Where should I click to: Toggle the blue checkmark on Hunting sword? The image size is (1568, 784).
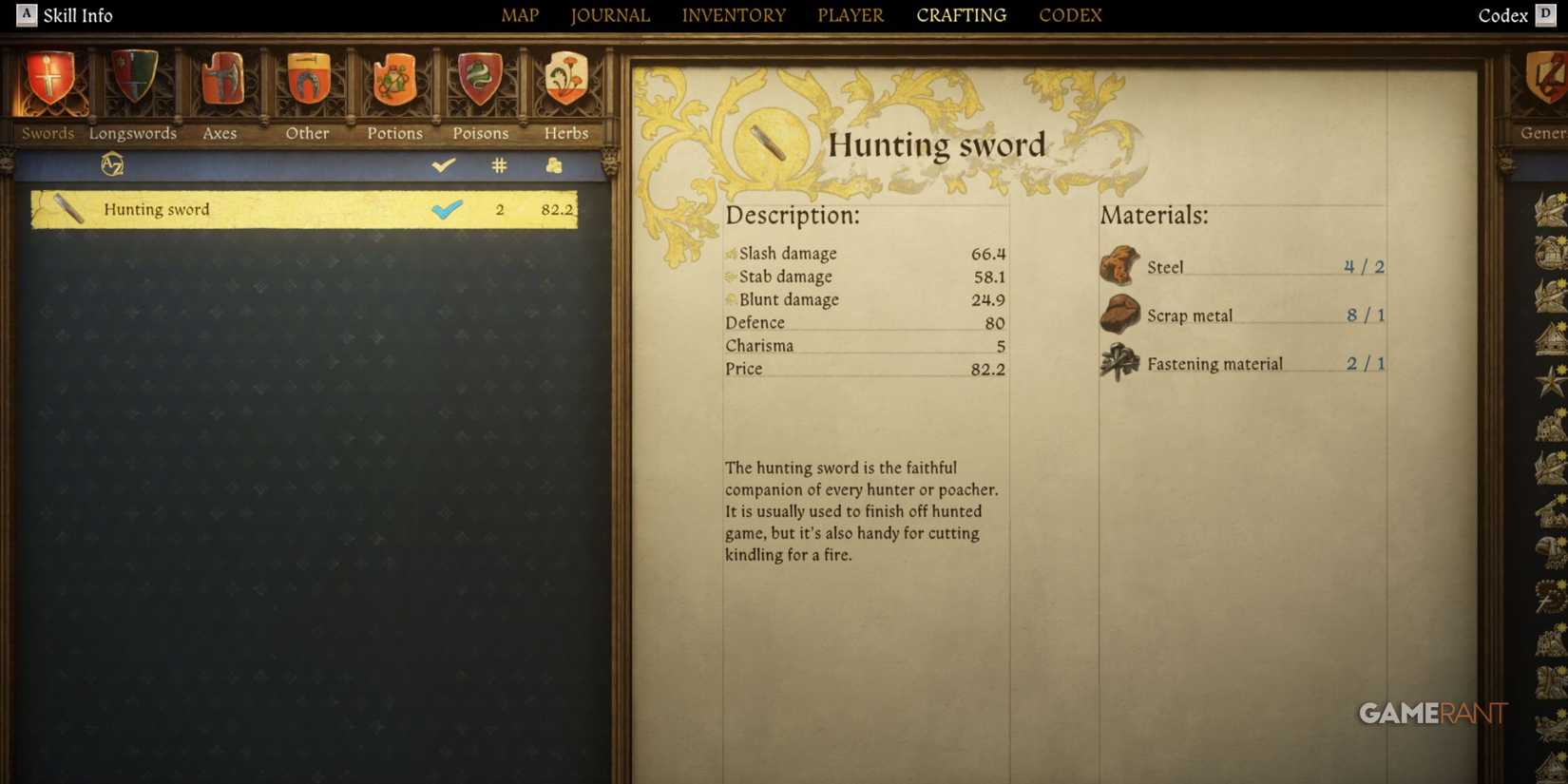pyautogui.click(x=448, y=208)
